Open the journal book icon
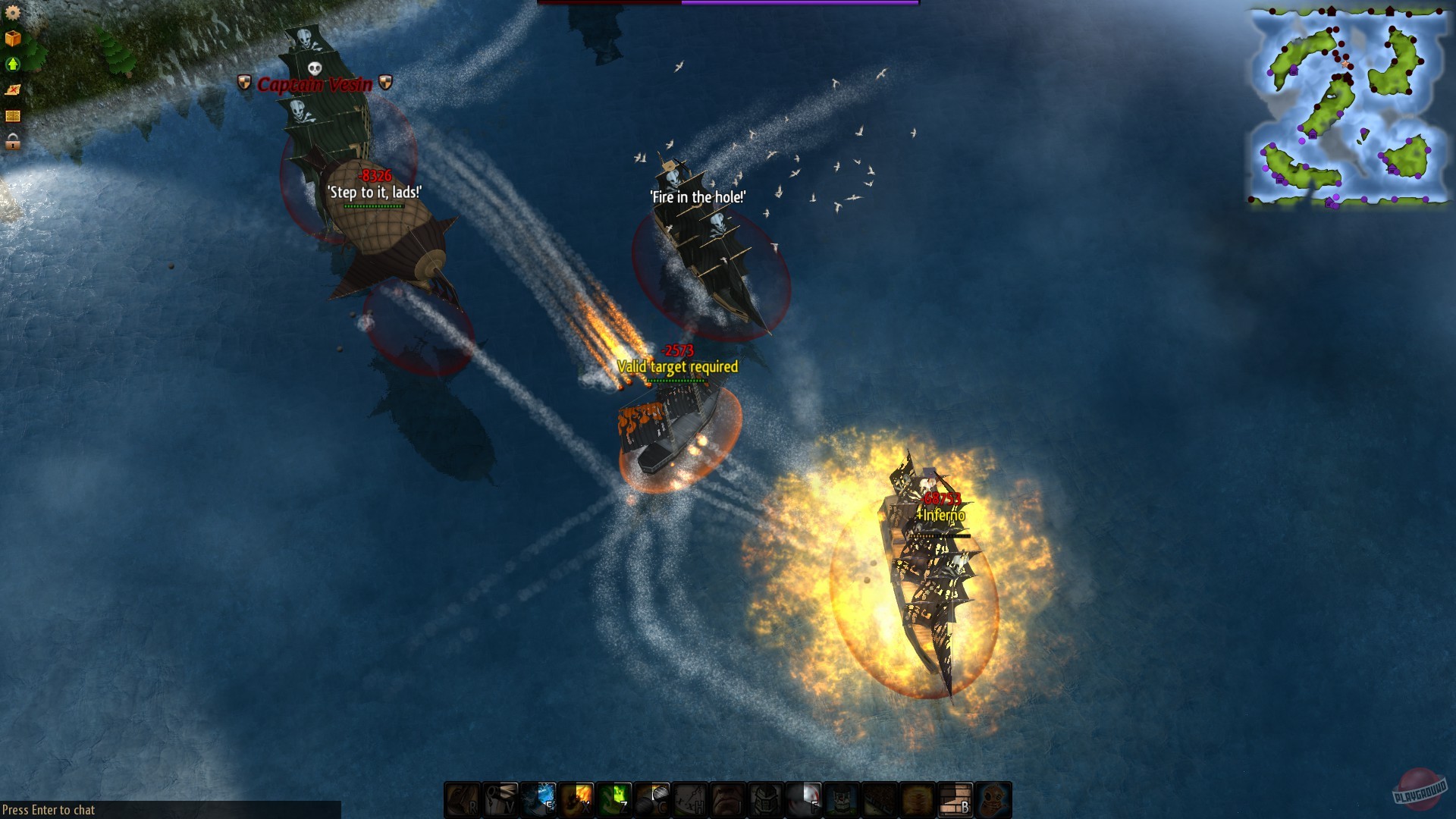 [12, 114]
